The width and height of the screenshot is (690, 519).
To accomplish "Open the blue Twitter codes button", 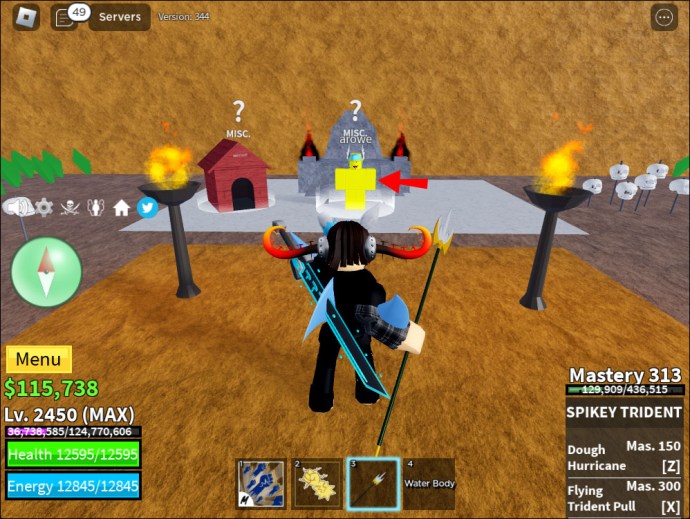I will pyautogui.click(x=147, y=207).
